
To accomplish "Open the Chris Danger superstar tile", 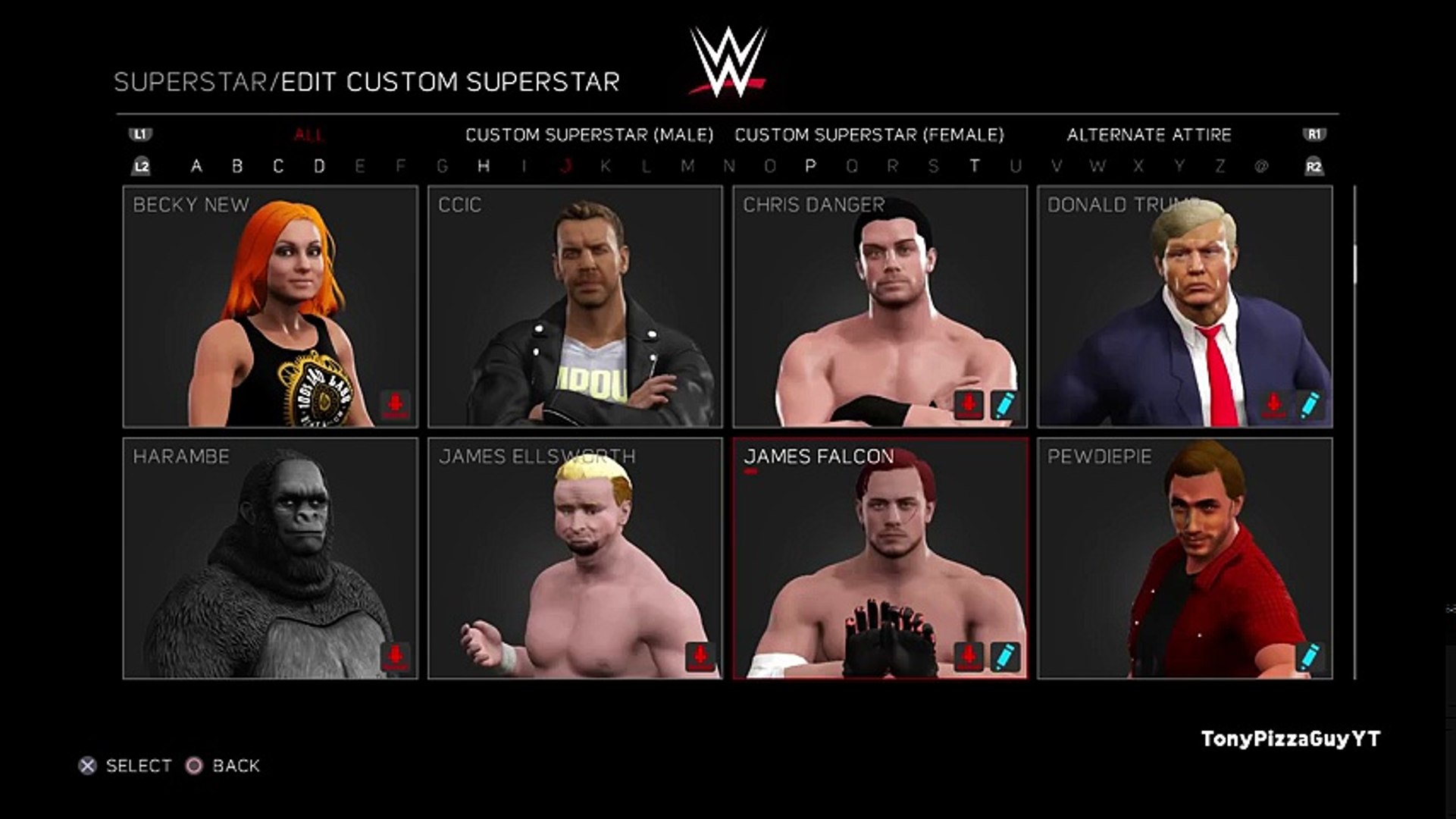I will (x=880, y=306).
